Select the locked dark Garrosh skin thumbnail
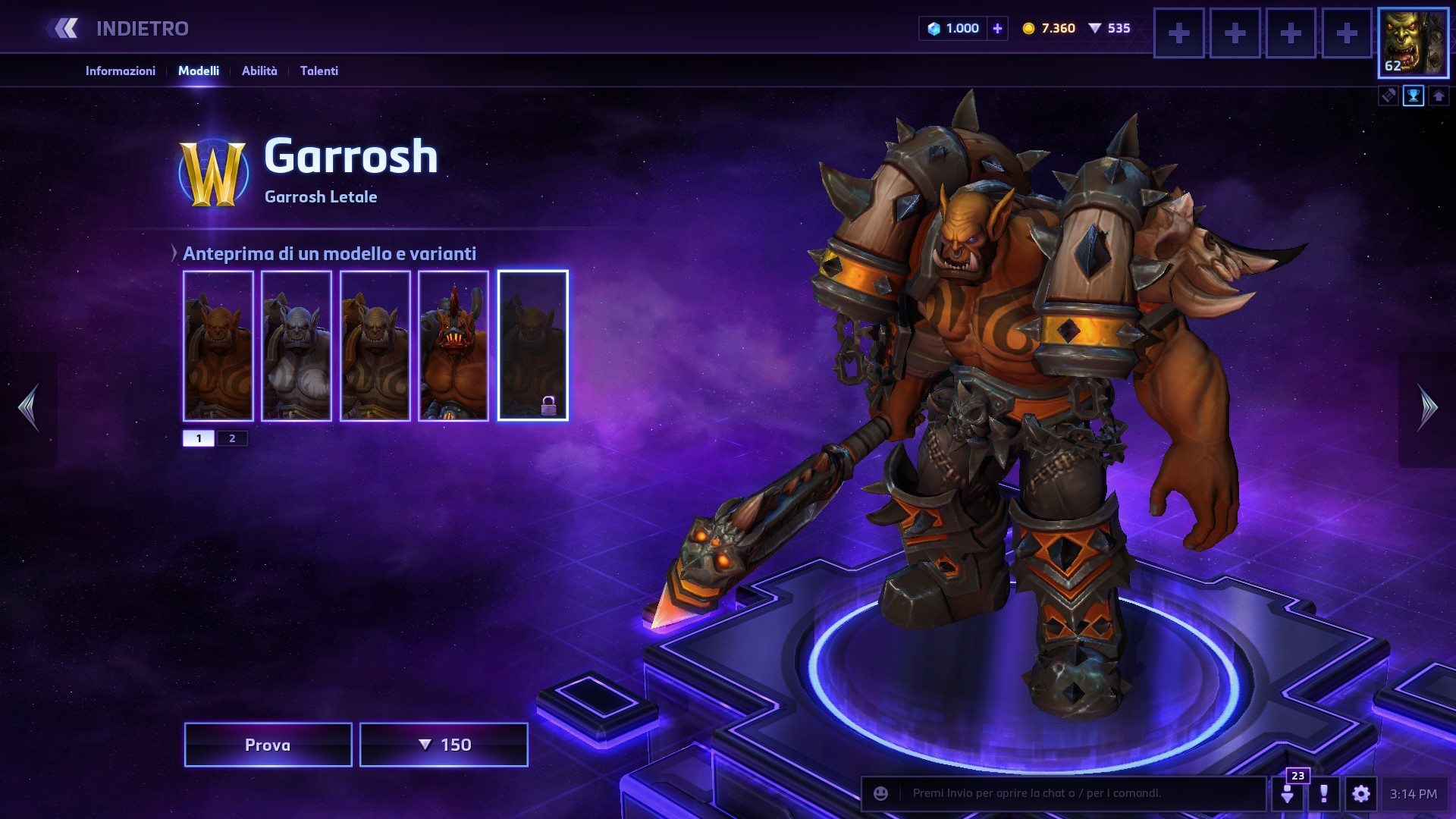1456x819 pixels. [x=532, y=346]
